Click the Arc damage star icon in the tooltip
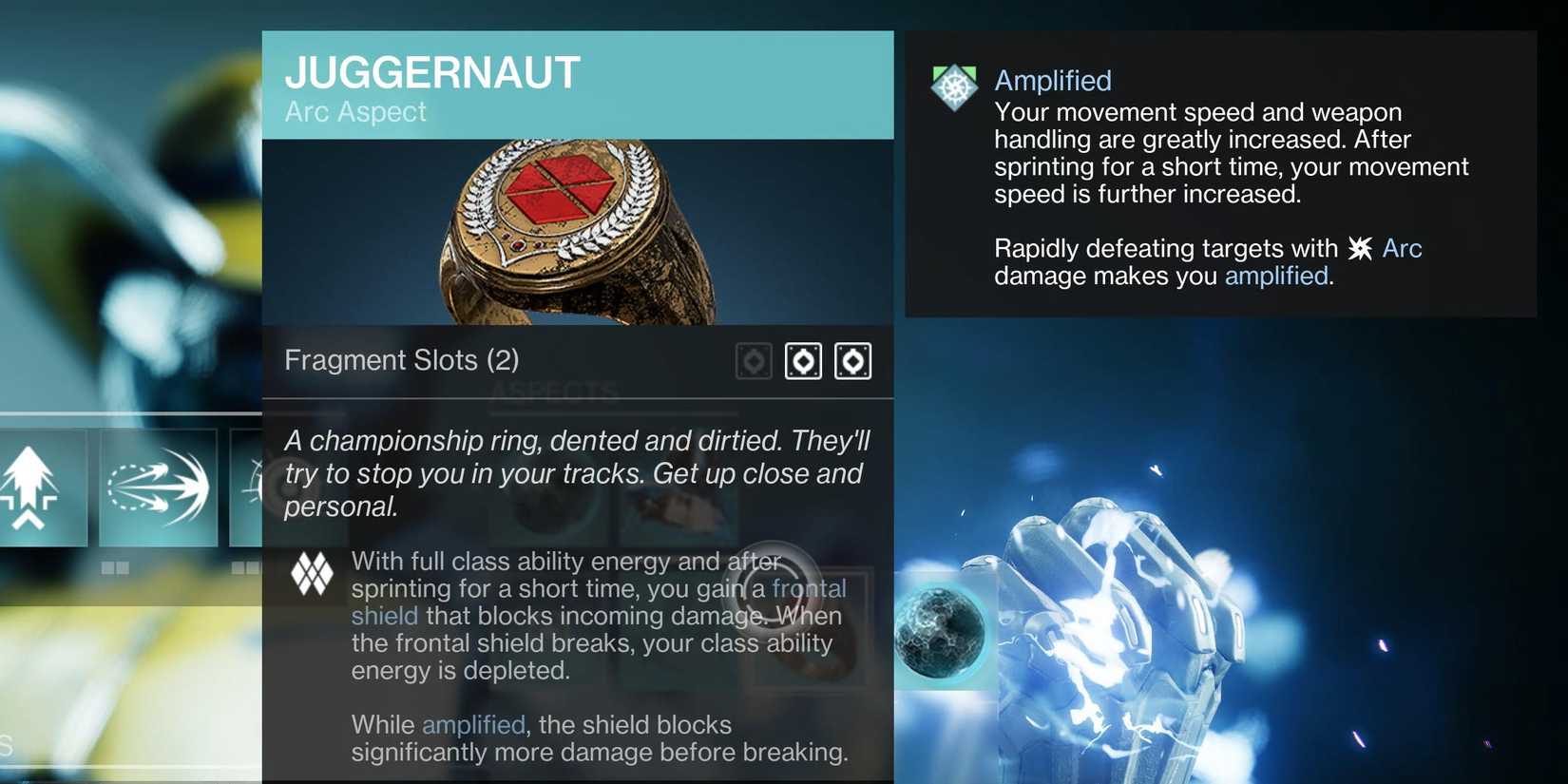This screenshot has width=1568, height=784. pos(1361,247)
